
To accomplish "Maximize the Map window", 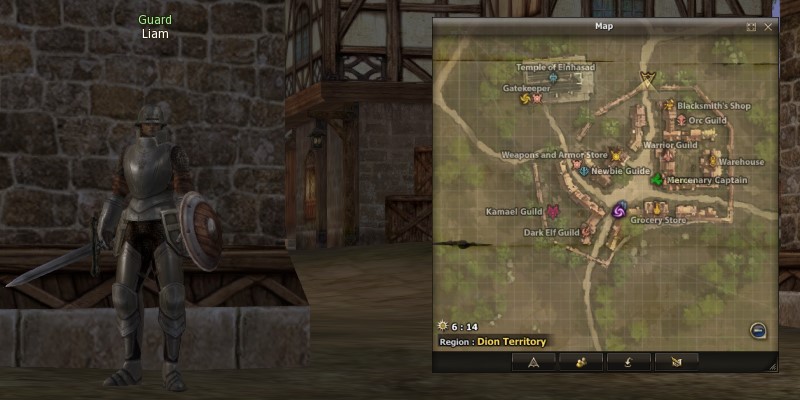I will pos(751,27).
